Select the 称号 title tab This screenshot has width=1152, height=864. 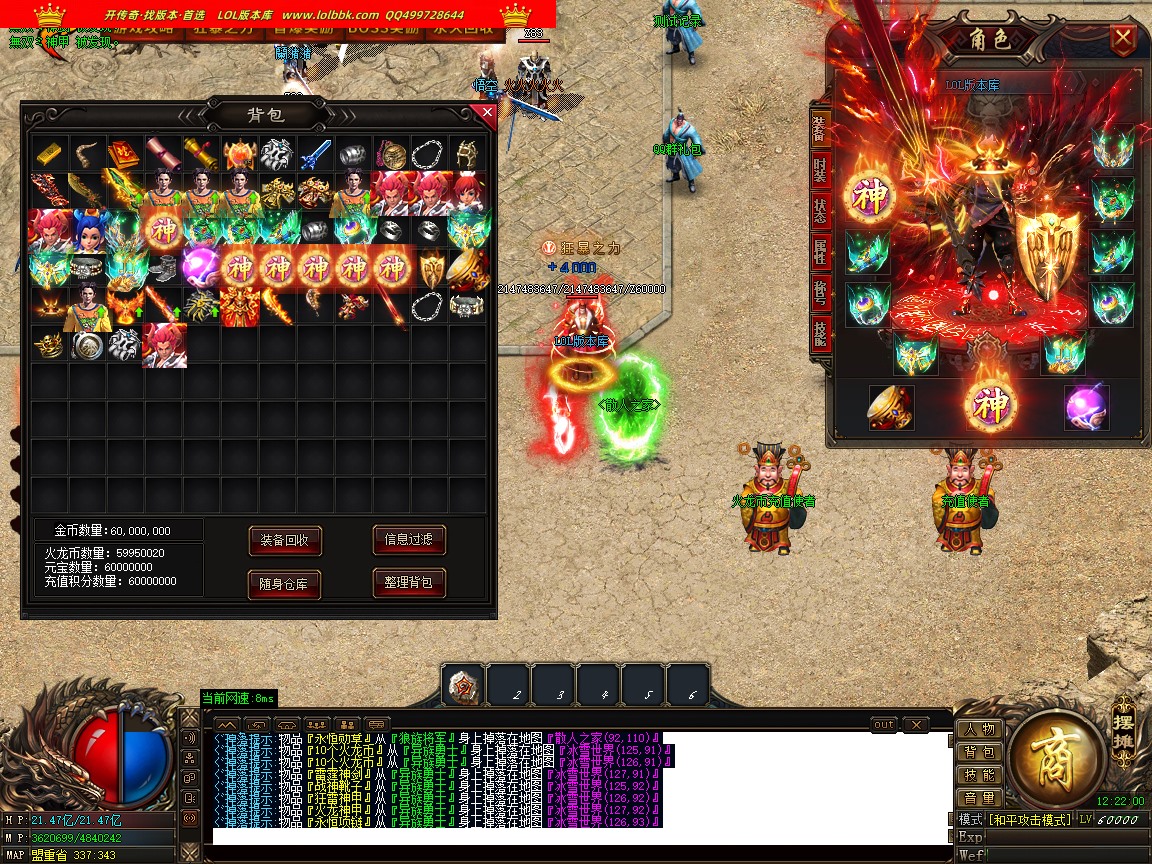pos(820,293)
